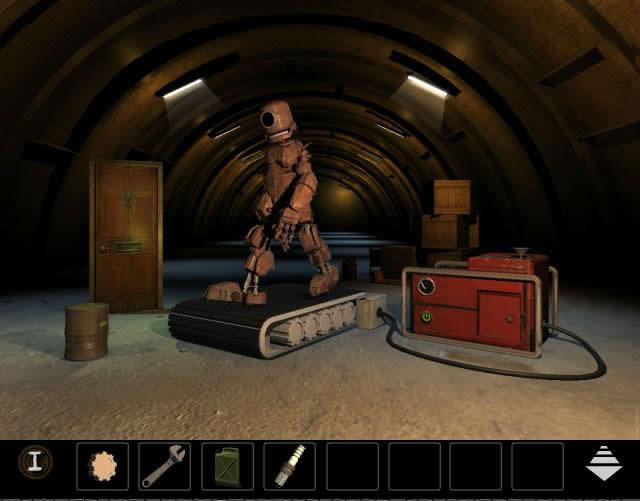
Task: Select the gear cog inventory item
Action: (102, 466)
